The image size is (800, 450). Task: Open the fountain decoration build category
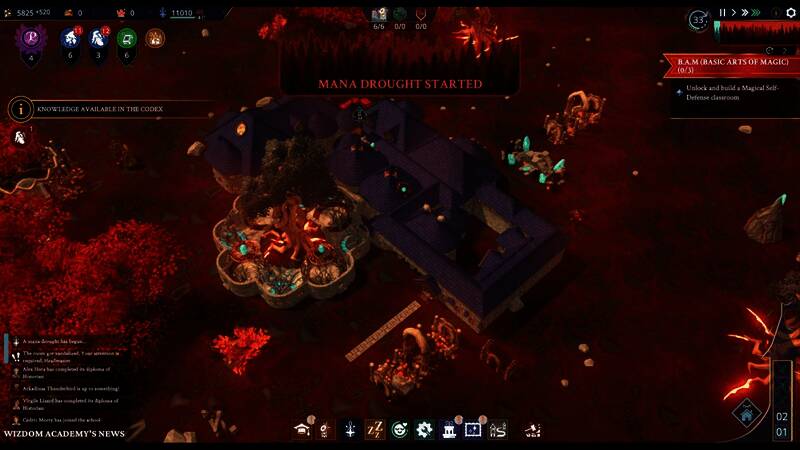click(x=449, y=430)
